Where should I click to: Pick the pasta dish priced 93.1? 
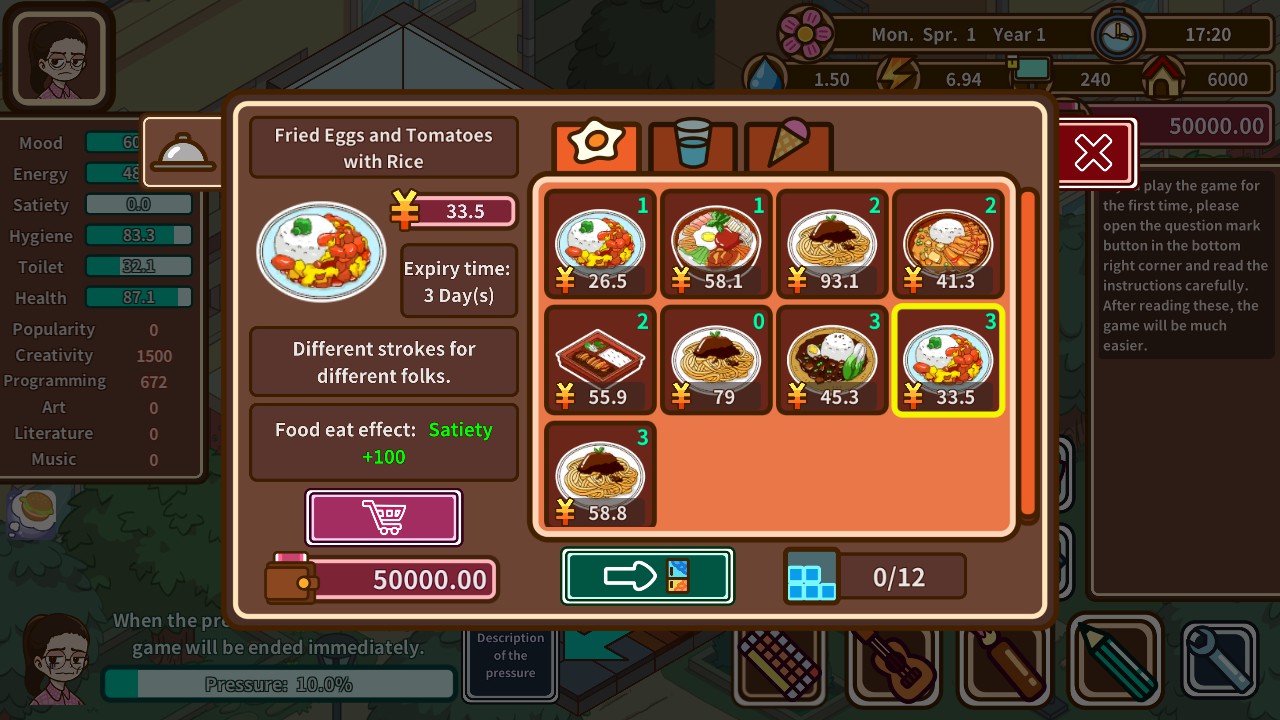(x=832, y=244)
